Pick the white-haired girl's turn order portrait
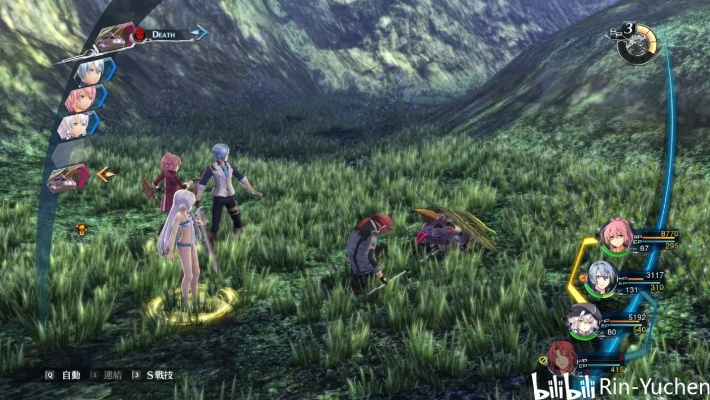 (74, 126)
